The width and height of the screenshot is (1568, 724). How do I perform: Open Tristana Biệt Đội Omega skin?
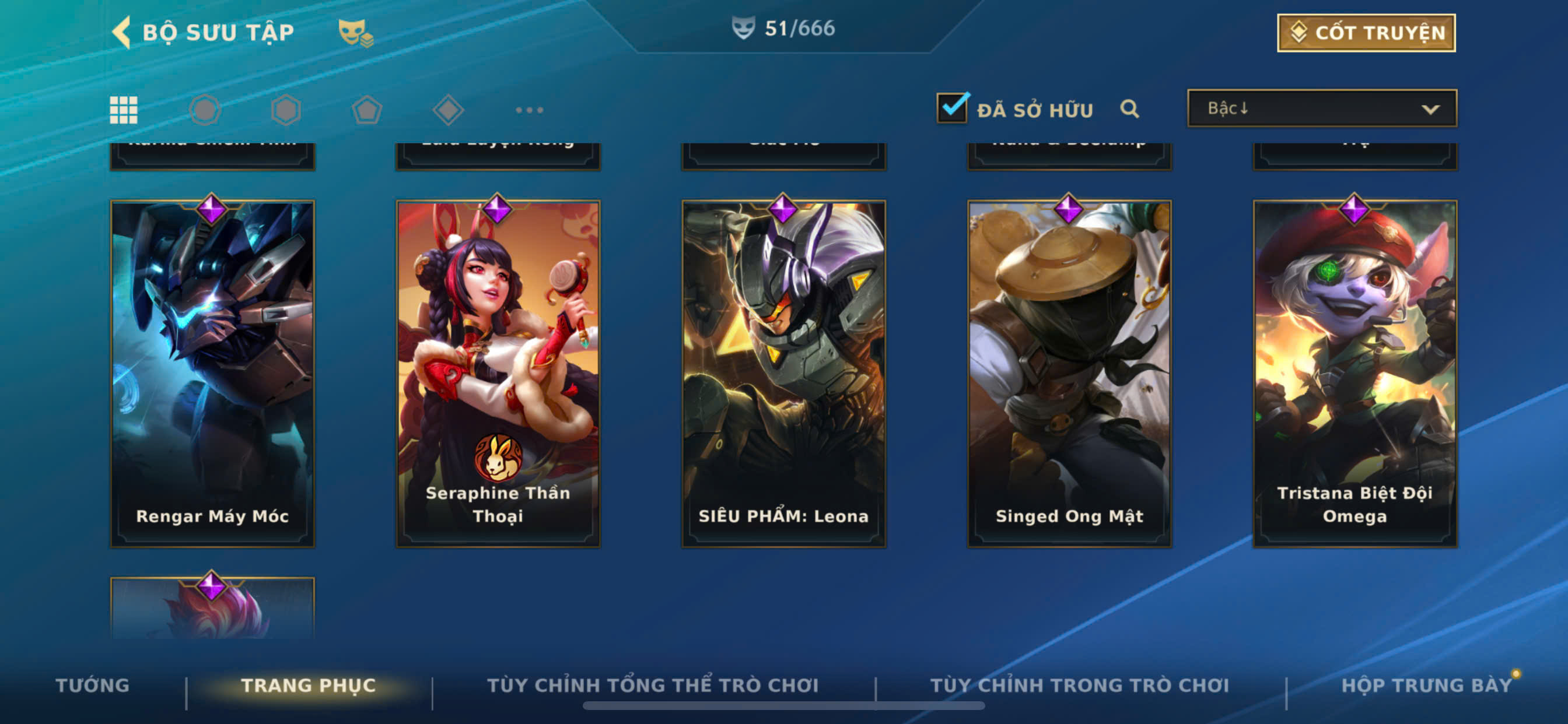click(1355, 374)
